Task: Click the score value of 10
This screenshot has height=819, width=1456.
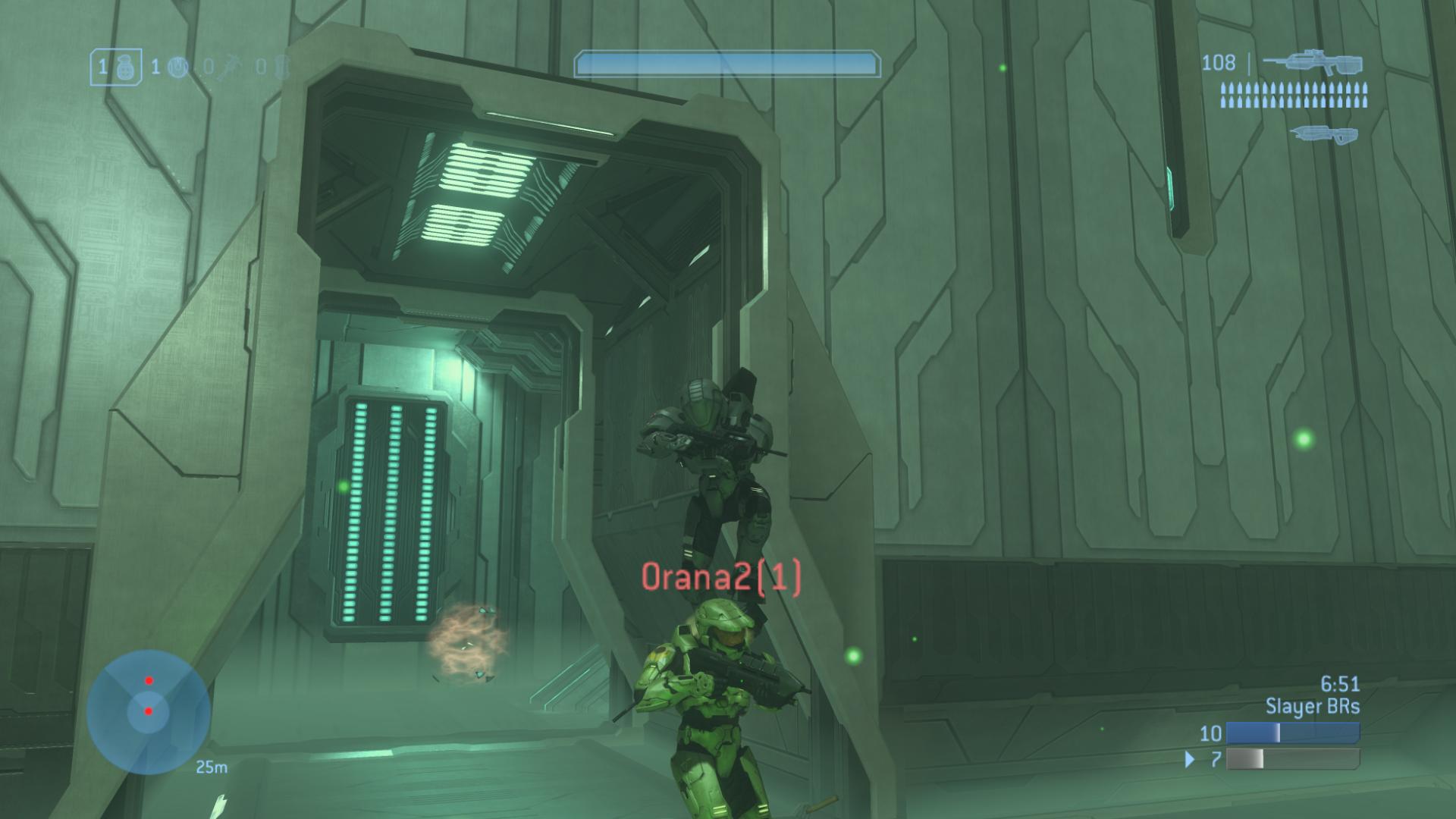Action: tap(1211, 733)
